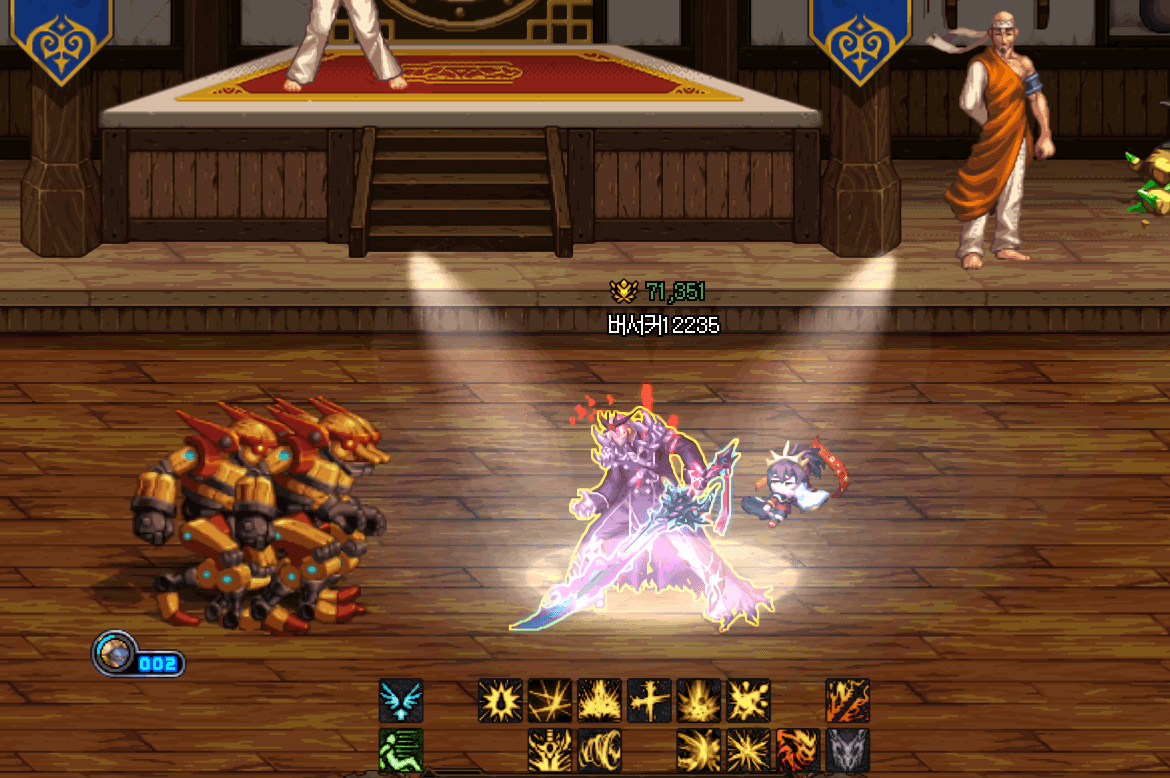Cast the yellow whirlwind skill
This screenshot has width=1170, height=778.
click(x=600, y=750)
